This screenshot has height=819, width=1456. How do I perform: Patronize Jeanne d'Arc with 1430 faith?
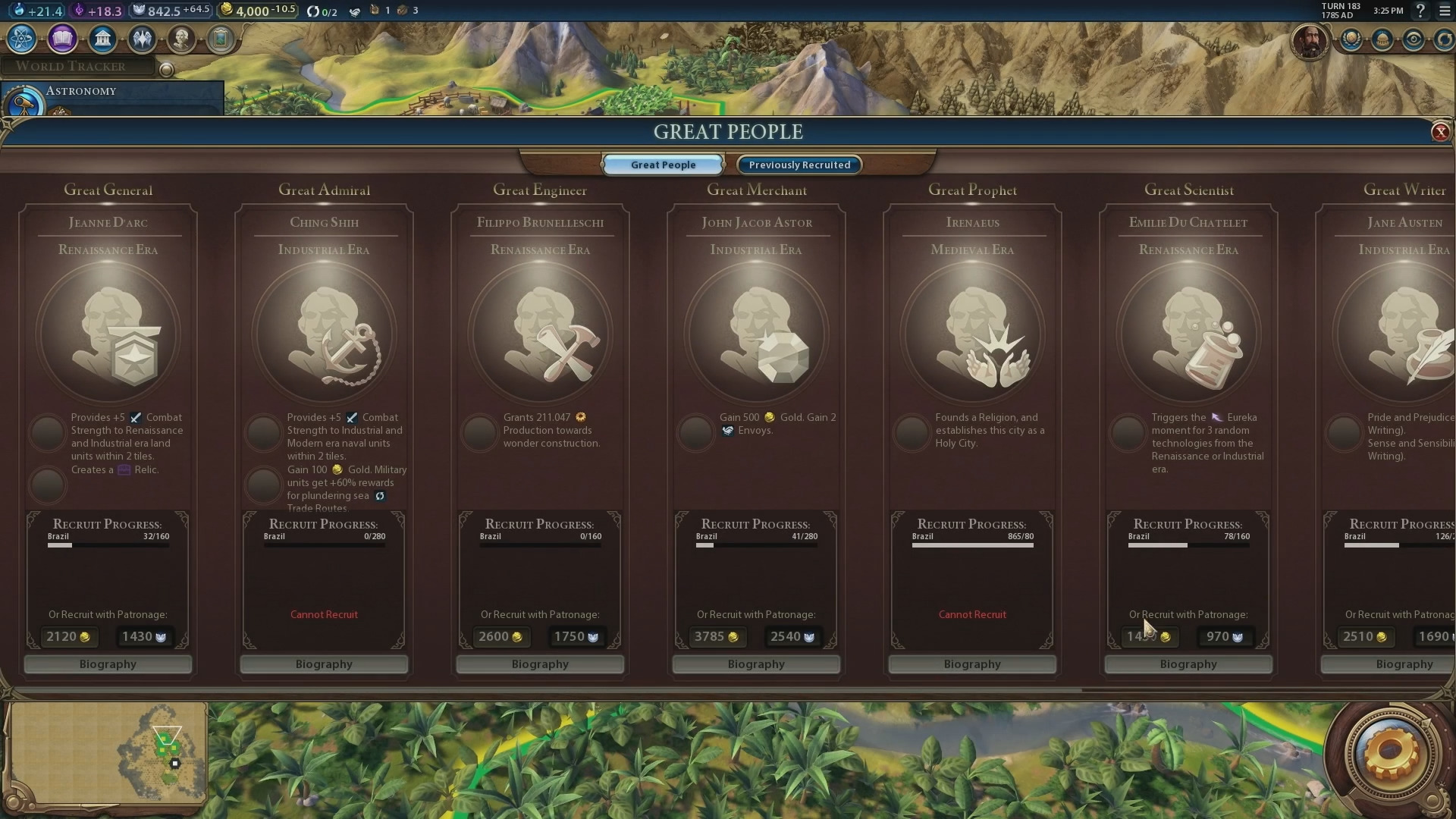click(x=144, y=637)
